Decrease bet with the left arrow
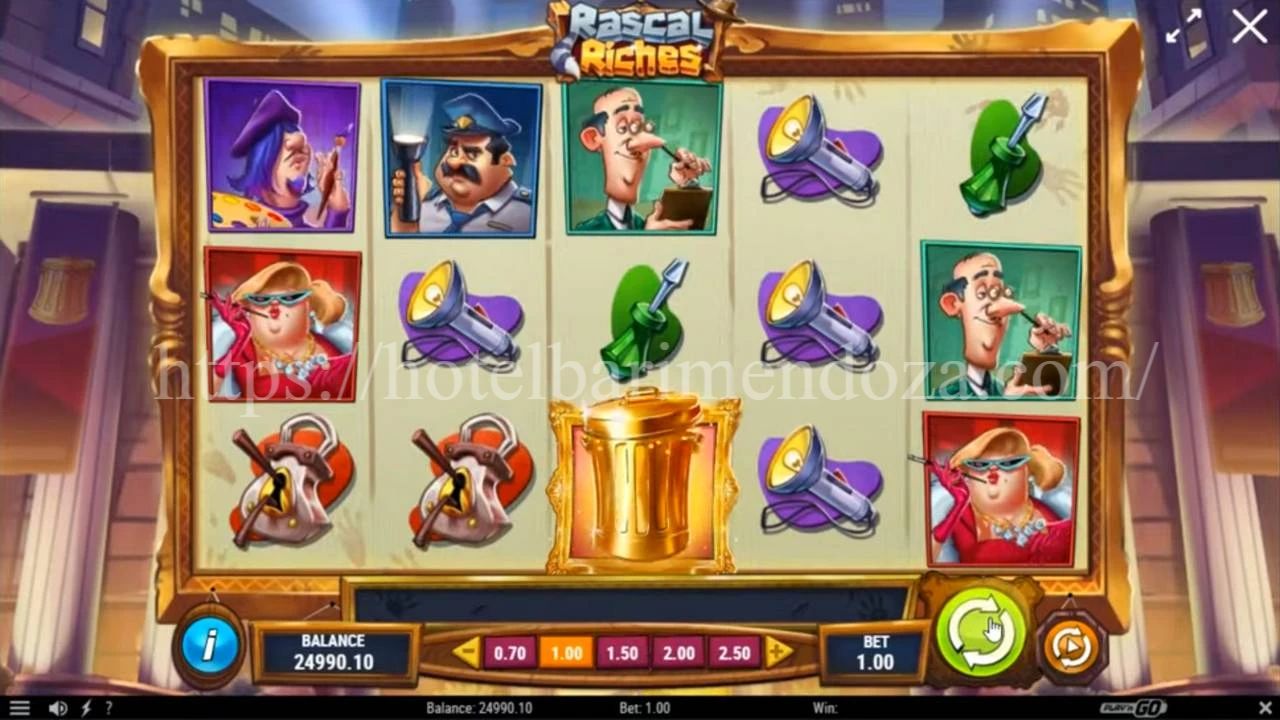The width and height of the screenshot is (1280, 720). (x=466, y=652)
